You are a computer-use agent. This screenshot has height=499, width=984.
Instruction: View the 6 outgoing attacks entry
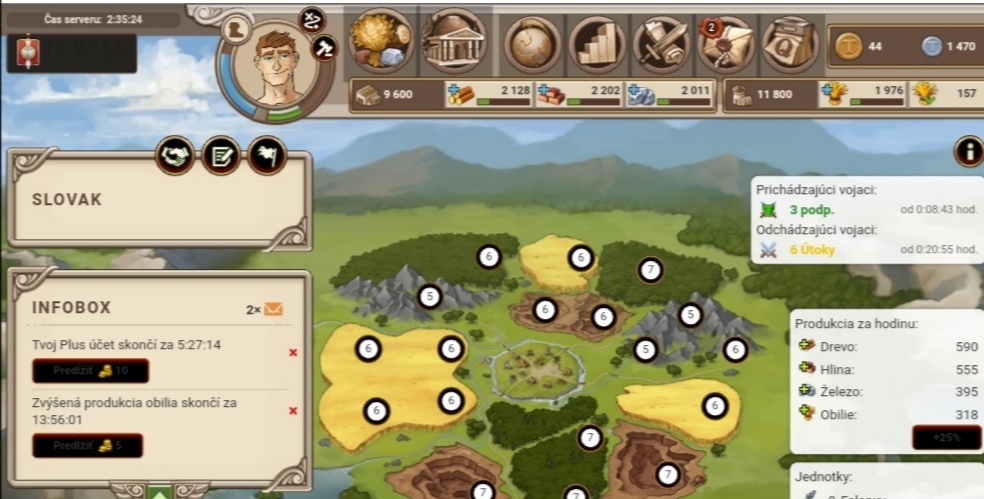812,250
